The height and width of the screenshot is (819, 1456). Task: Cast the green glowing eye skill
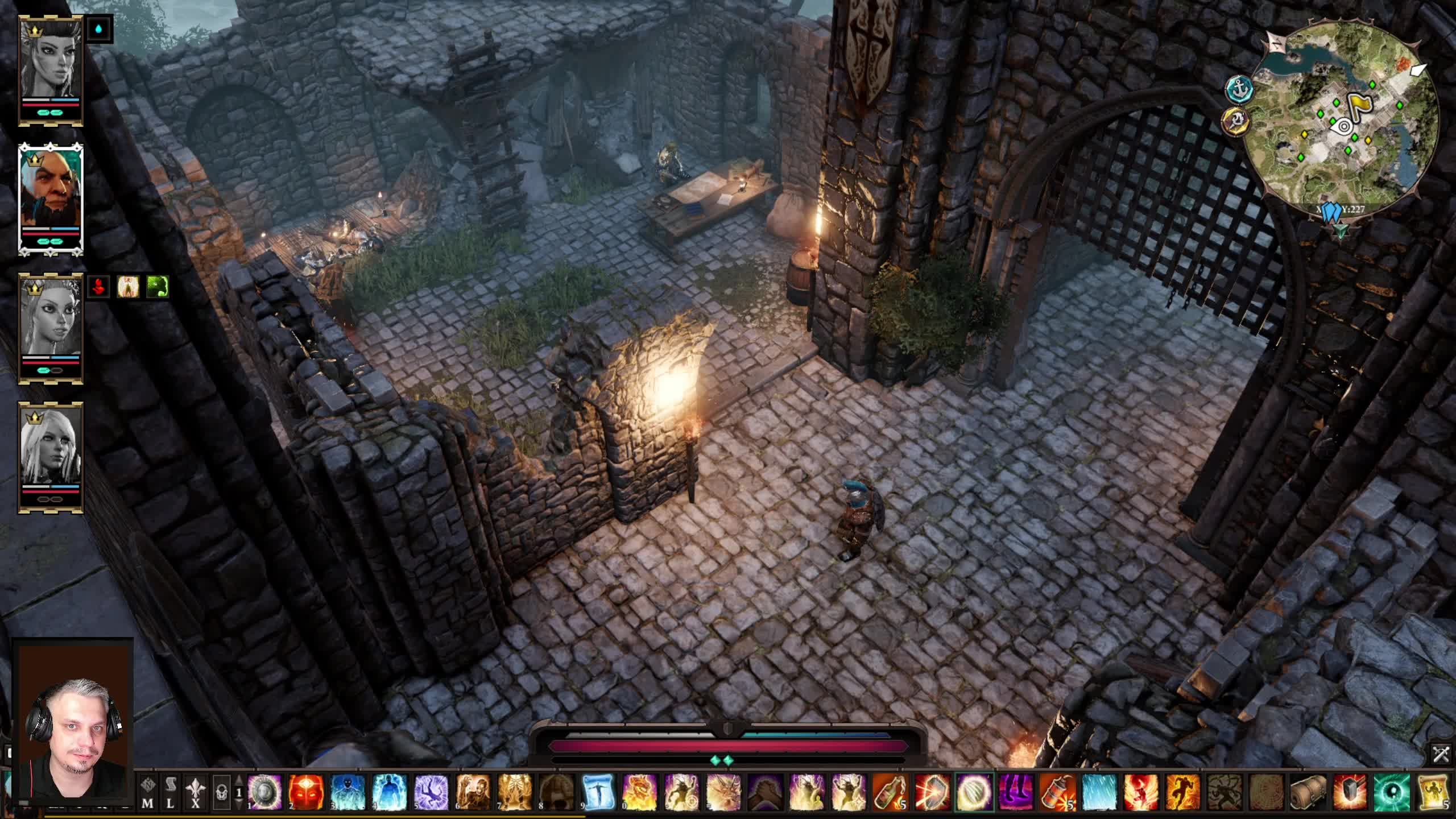pos(1392,793)
